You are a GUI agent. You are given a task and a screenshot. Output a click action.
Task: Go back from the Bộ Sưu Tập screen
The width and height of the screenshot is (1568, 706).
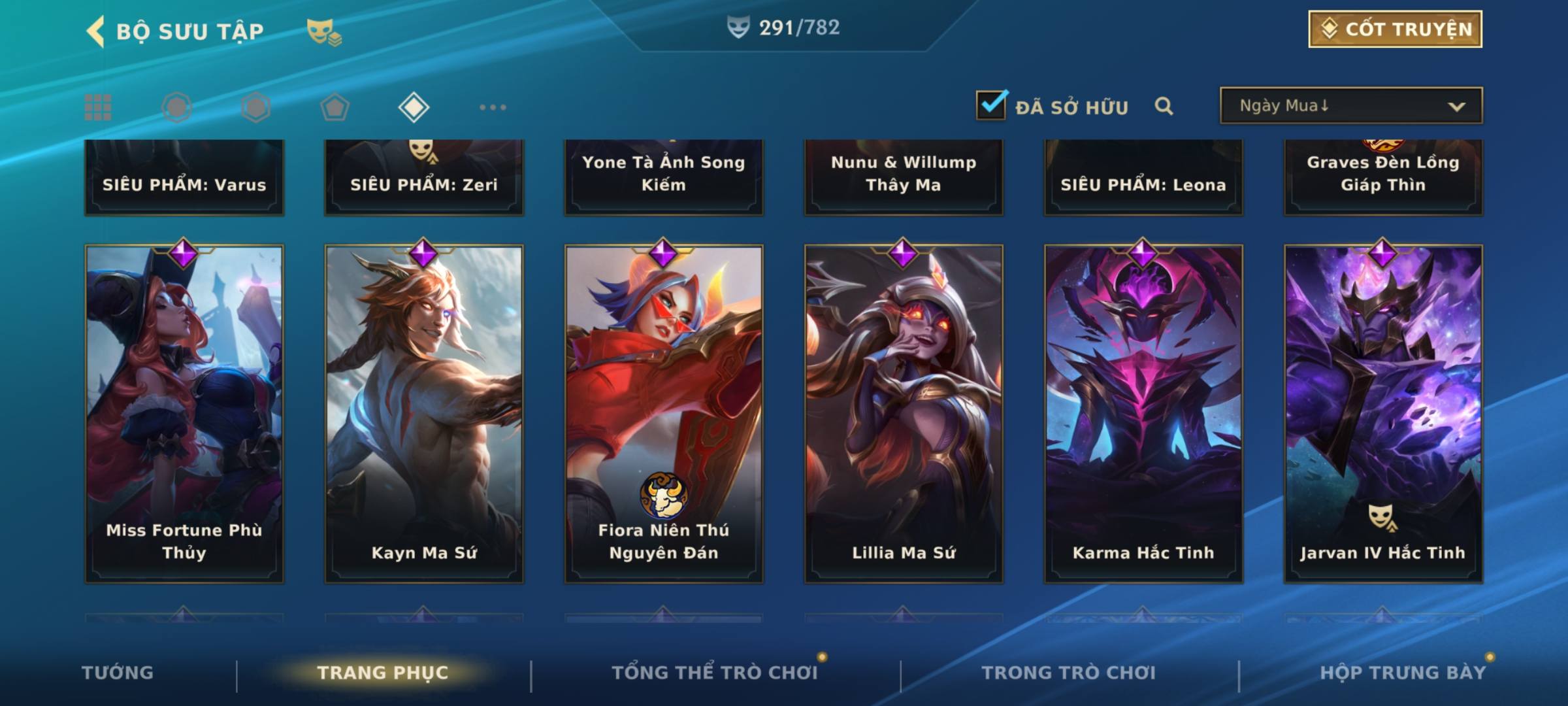tap(95, 31)
